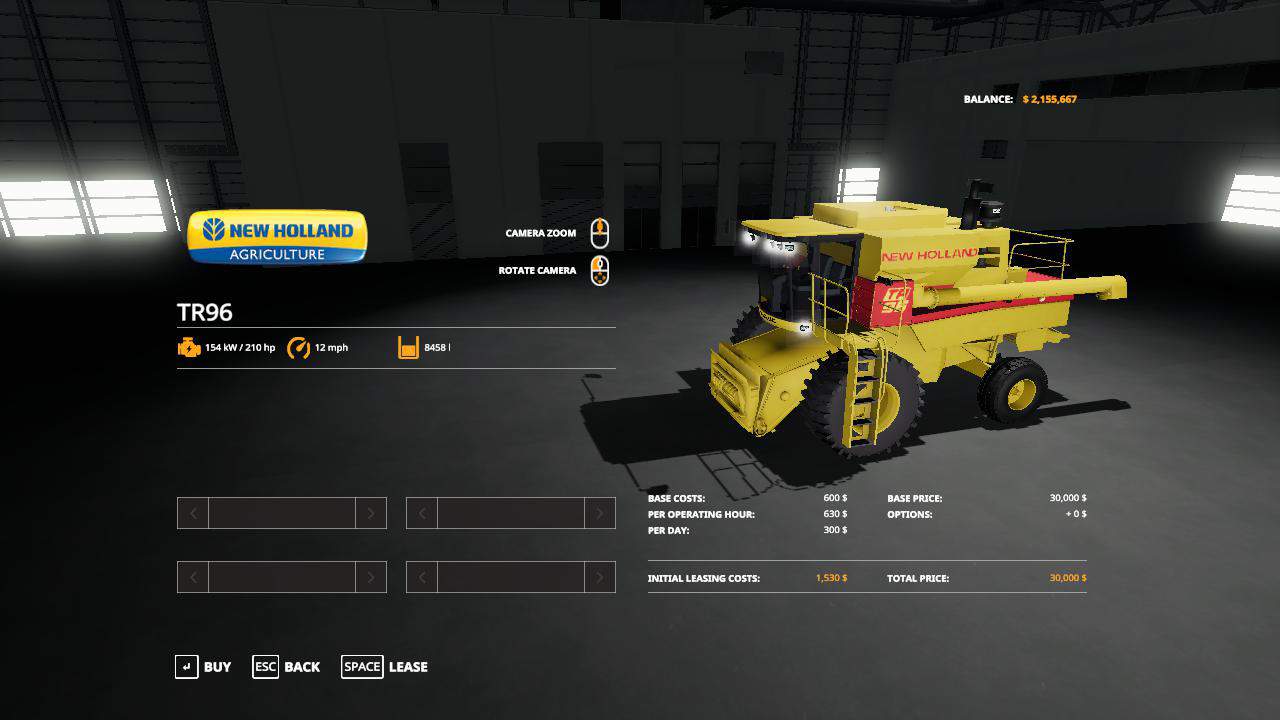
Task: Click the Rotate Camera mouse icon
Action: click(600, 269)
